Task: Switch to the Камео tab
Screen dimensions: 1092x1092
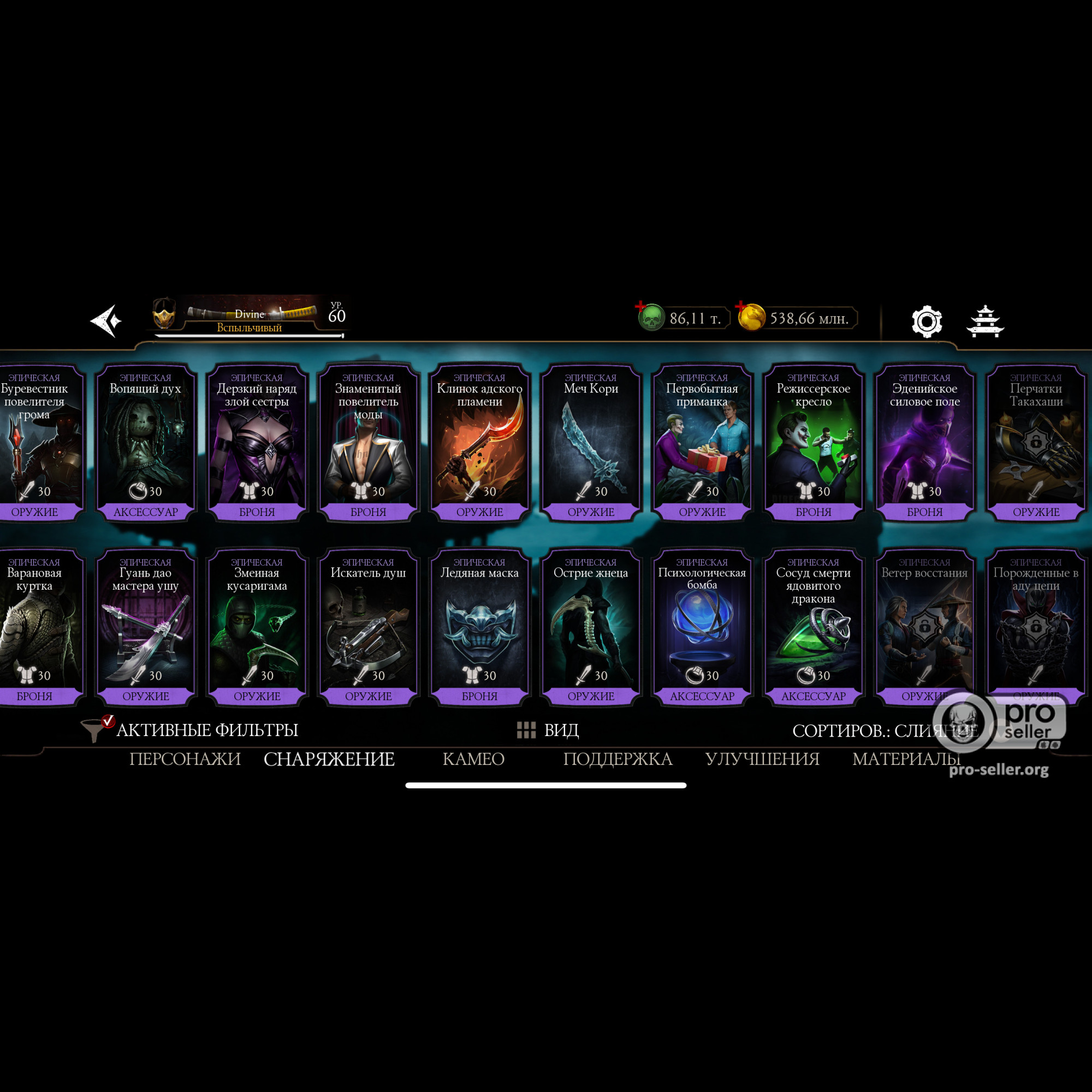Action: click(x=473, y=759)
